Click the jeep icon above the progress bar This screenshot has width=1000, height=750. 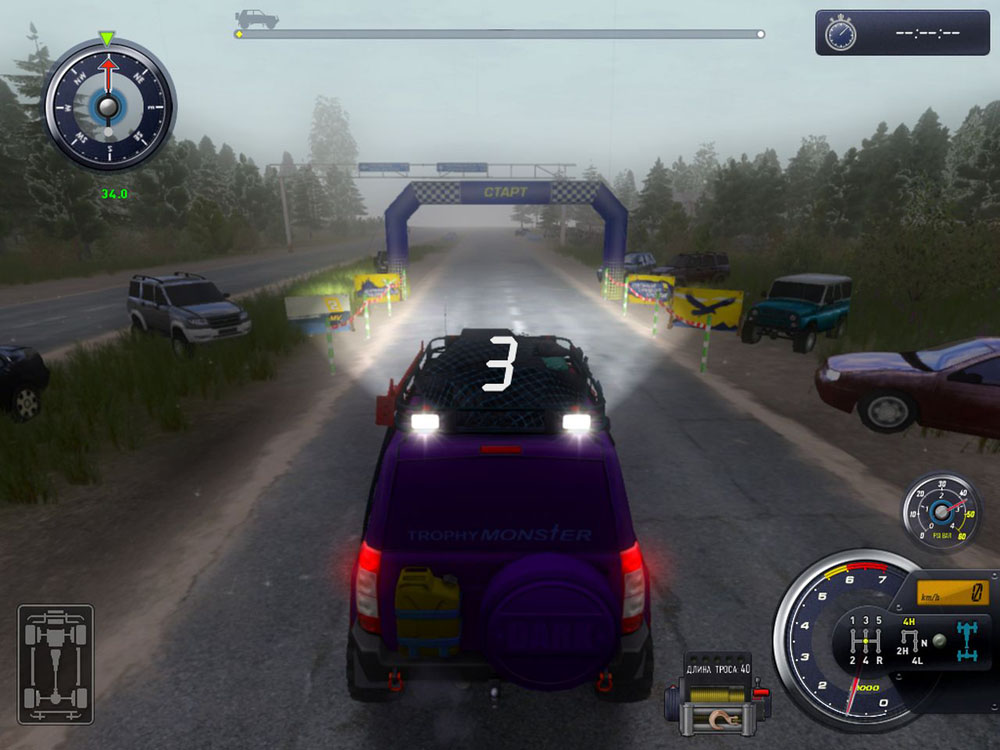(x=256, y=18)
